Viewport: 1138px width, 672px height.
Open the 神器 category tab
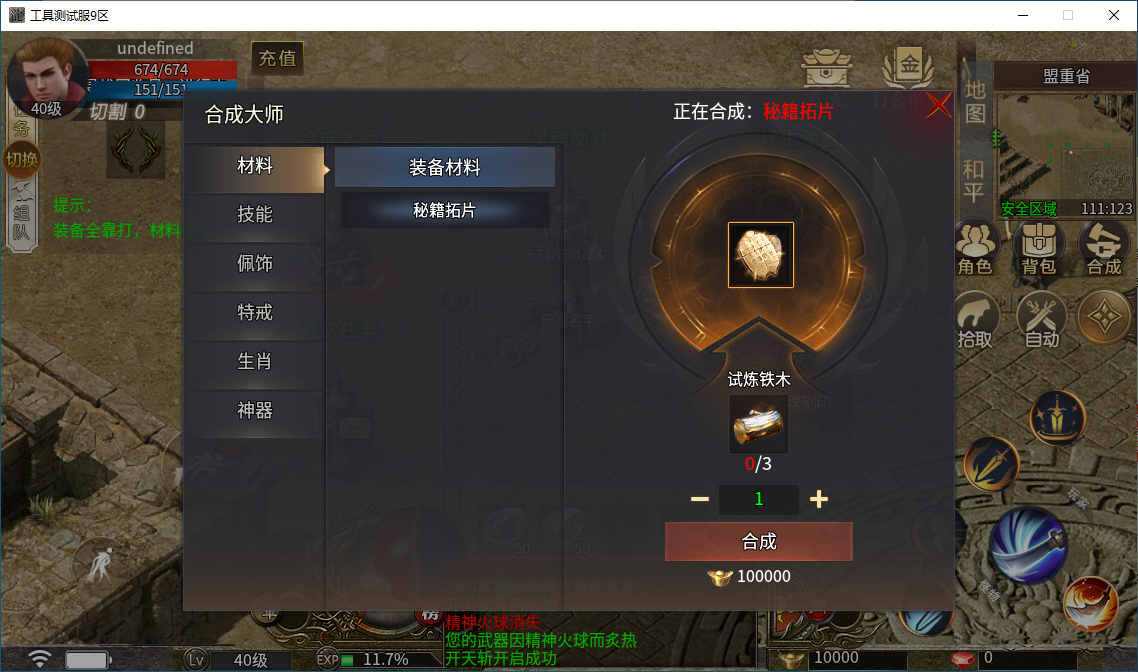coord(255,411)
